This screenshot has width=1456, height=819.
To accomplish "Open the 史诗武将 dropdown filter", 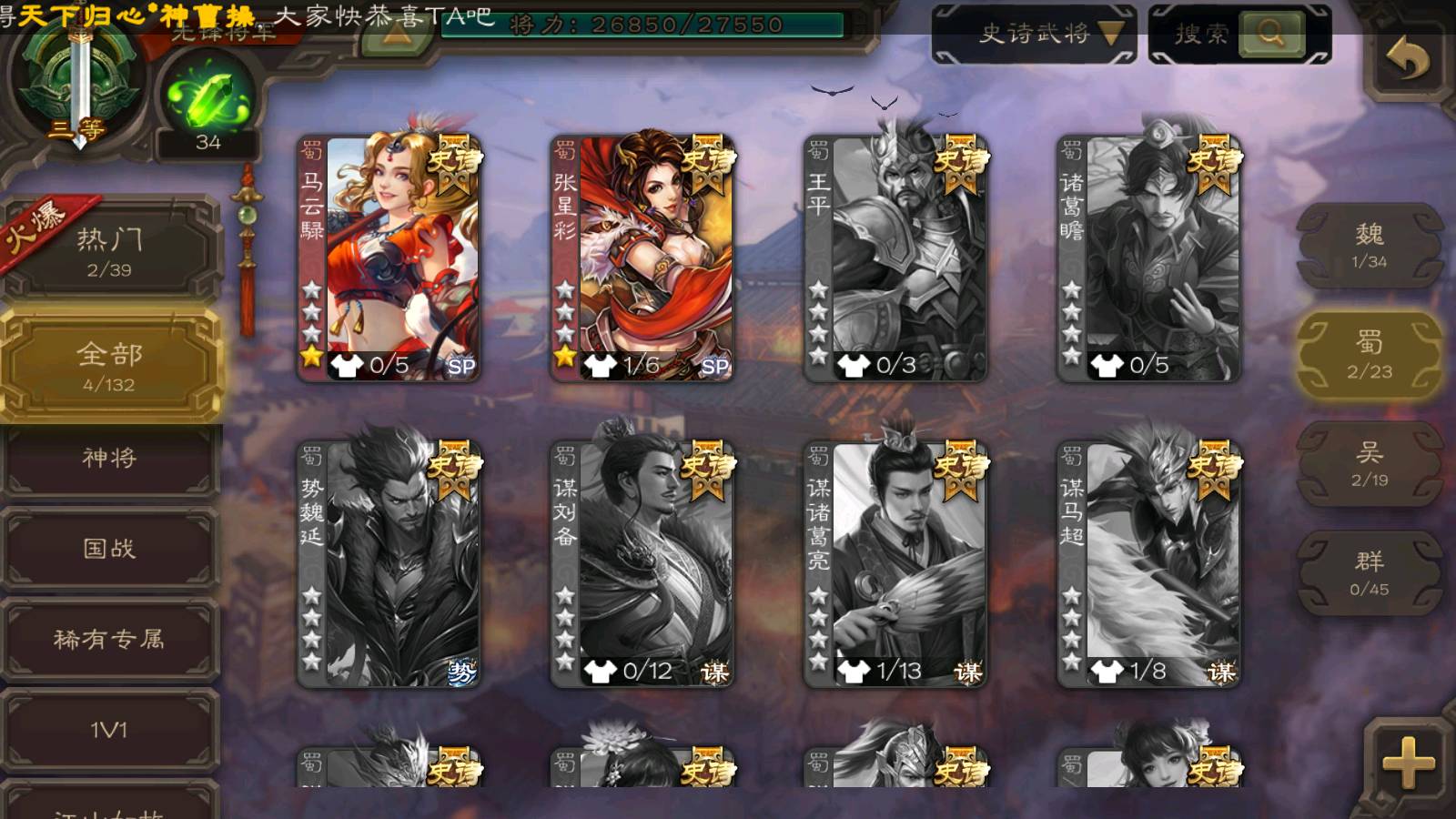I will pyautogui.click(x=1034, y=35).
